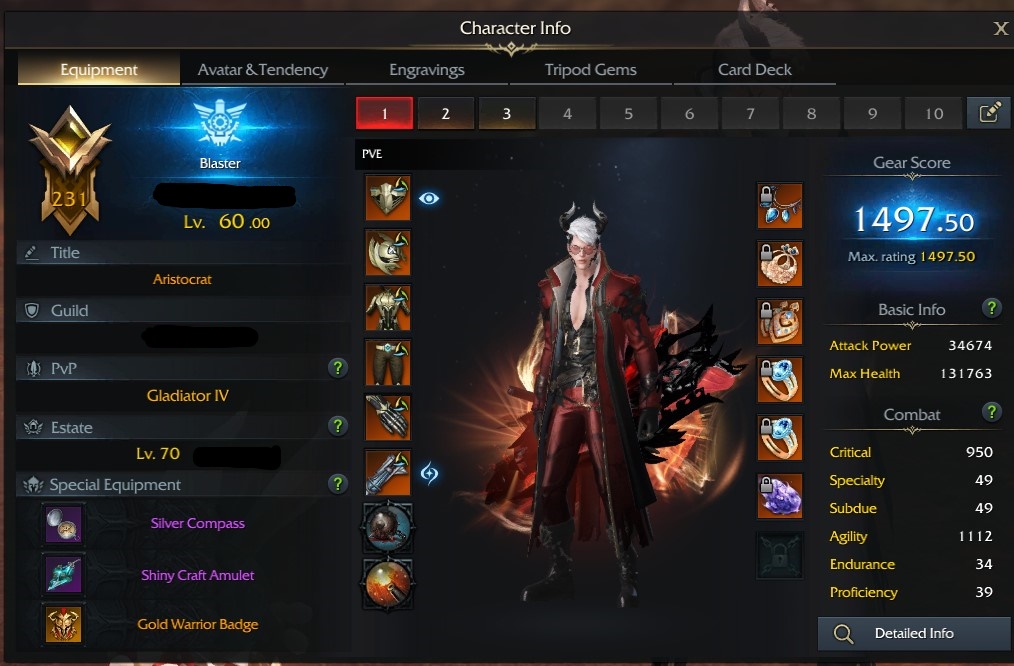Switch to the Avatar & Tendency tab
The width and height of the screenshot is (1014, 666).
coord(263,70)
